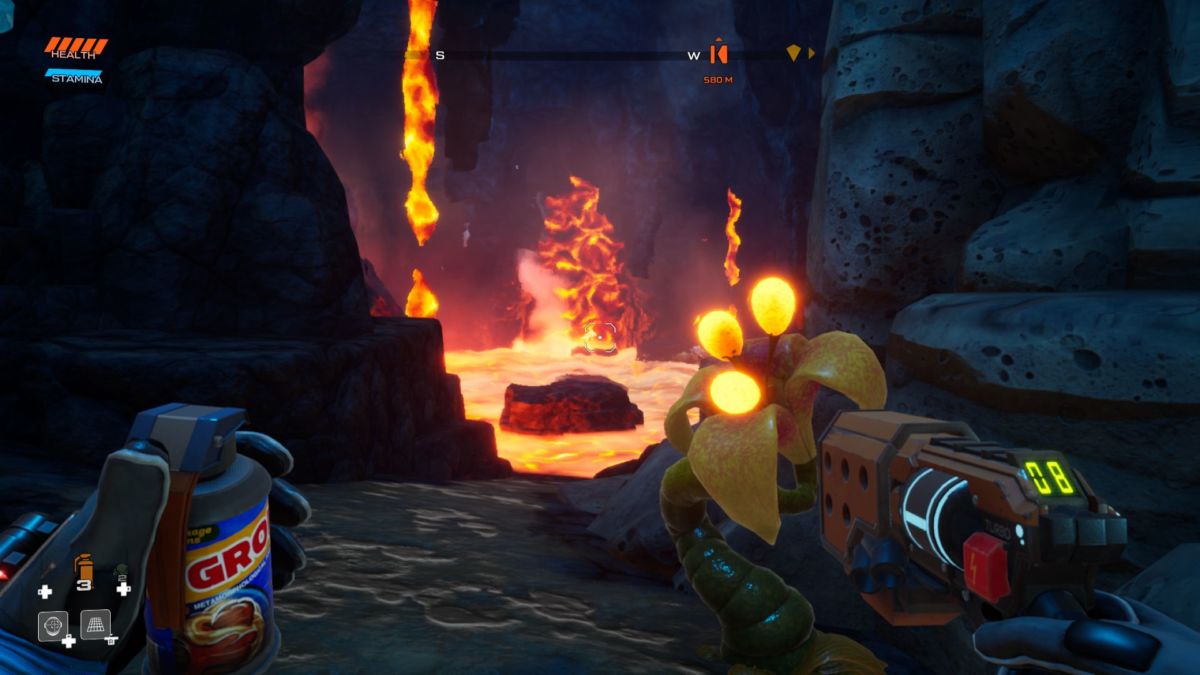Click the yellow diamond compass marker
Viewport: 1200px width, 675px height.
coord(793,53)
